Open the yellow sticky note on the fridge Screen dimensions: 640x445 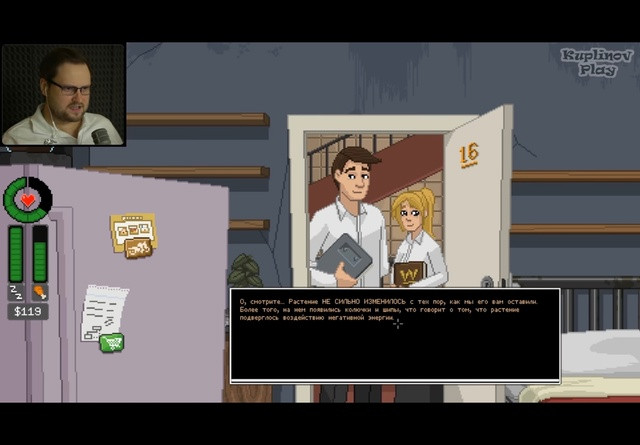[131, 235]
